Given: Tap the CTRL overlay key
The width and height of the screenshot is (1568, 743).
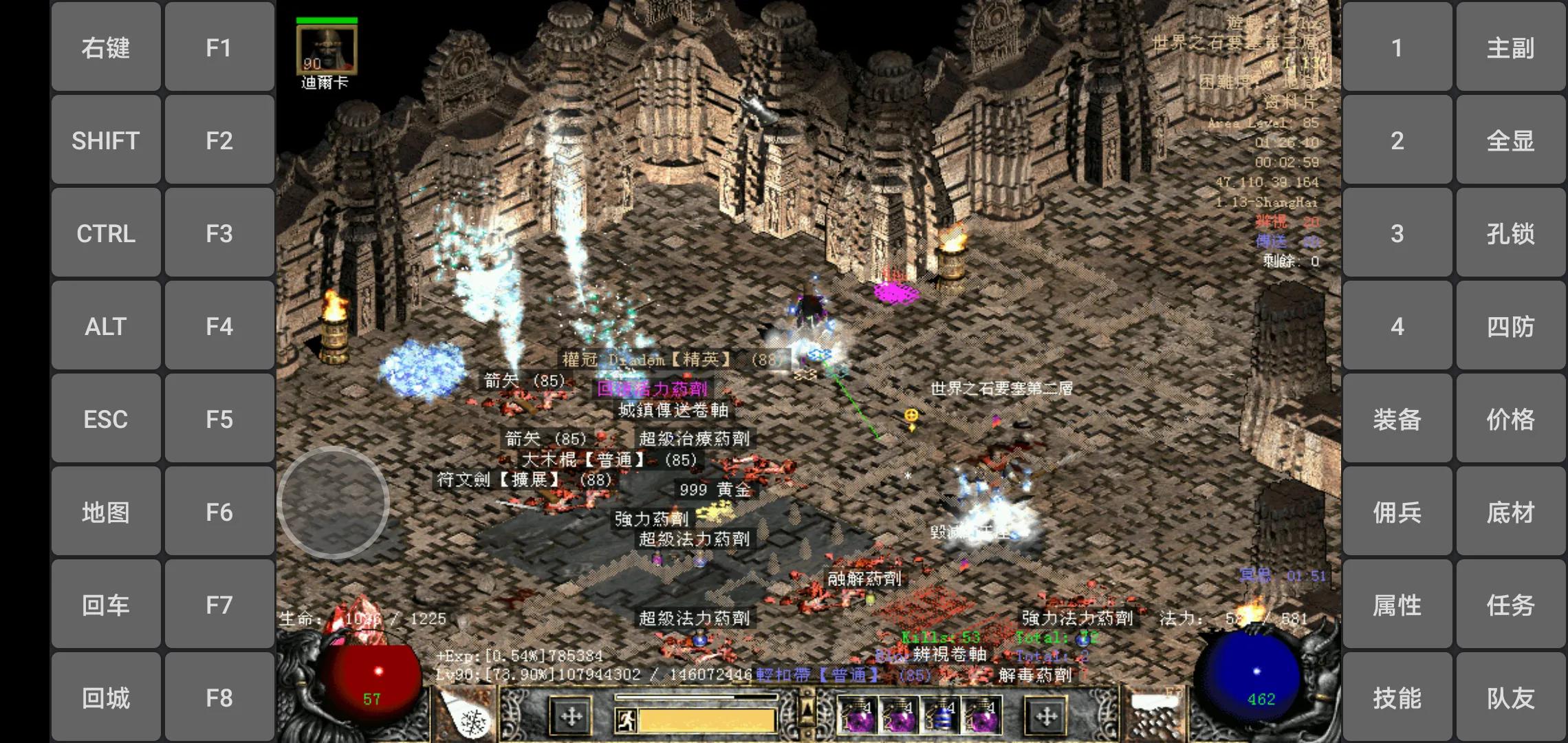Looking at the screenshot, I should (x=106, y=233).
